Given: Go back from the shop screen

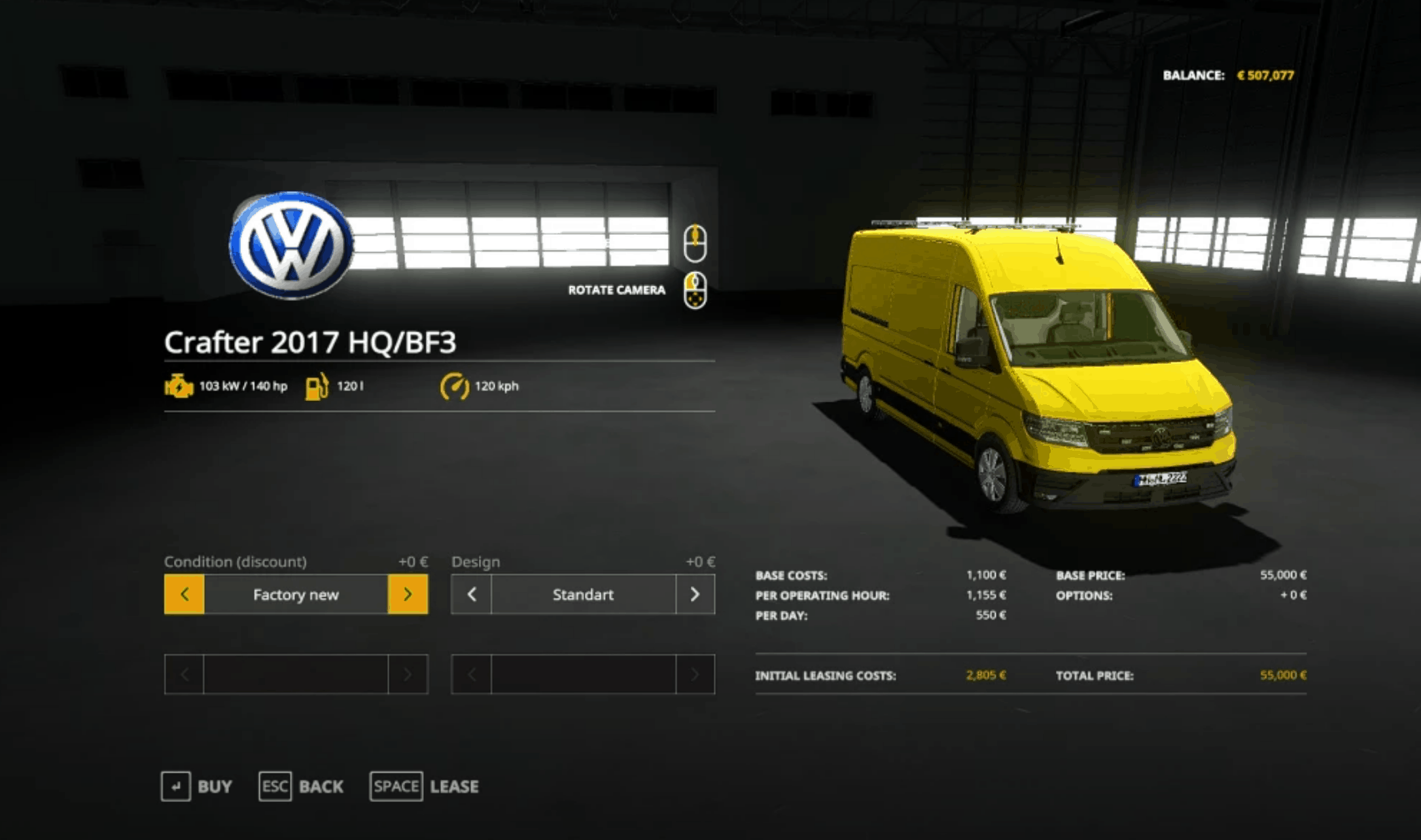Looking at the screenshot, I should (302, 786).
